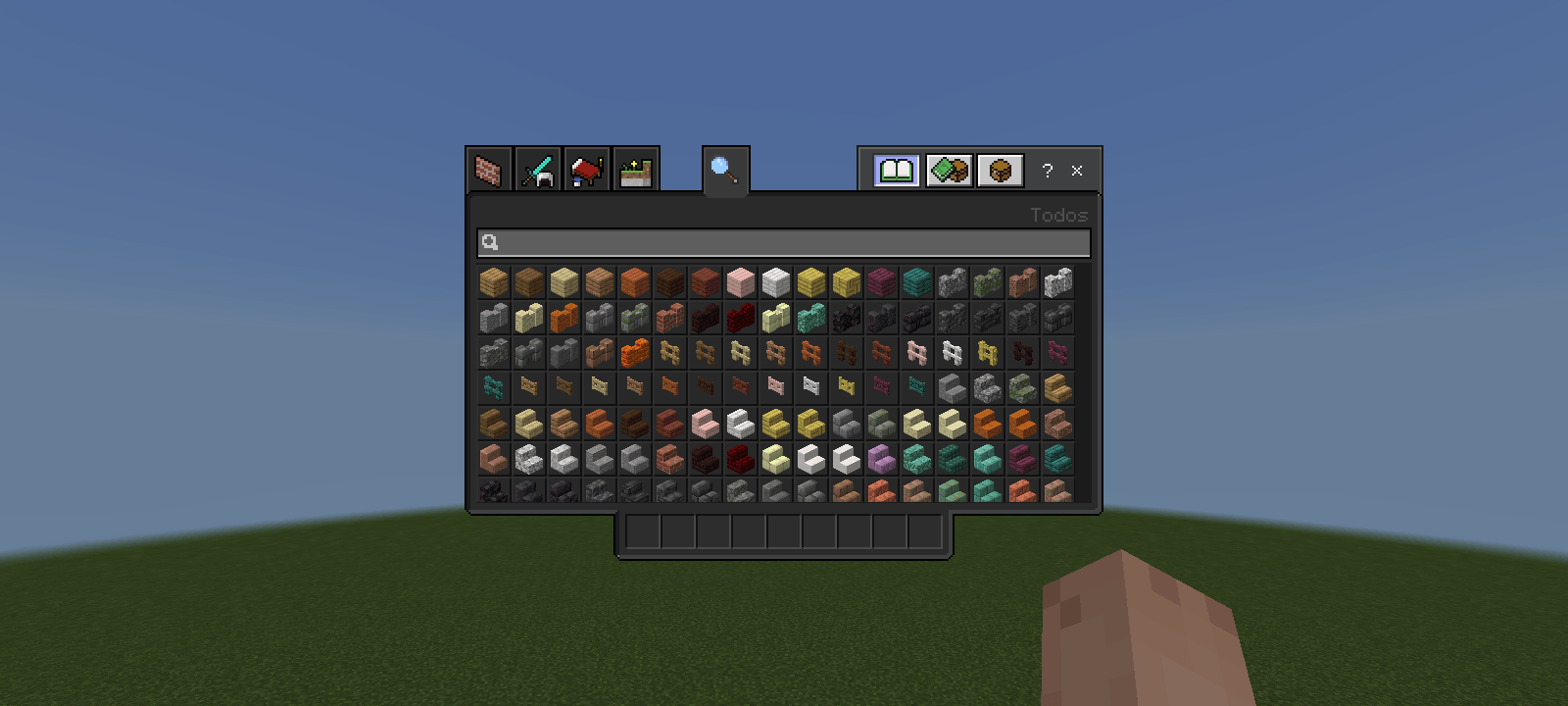Screen dimensions: 1568x706
Task: Open the Search tab with the magnifying glass
Action: click(x=724, y=169)
